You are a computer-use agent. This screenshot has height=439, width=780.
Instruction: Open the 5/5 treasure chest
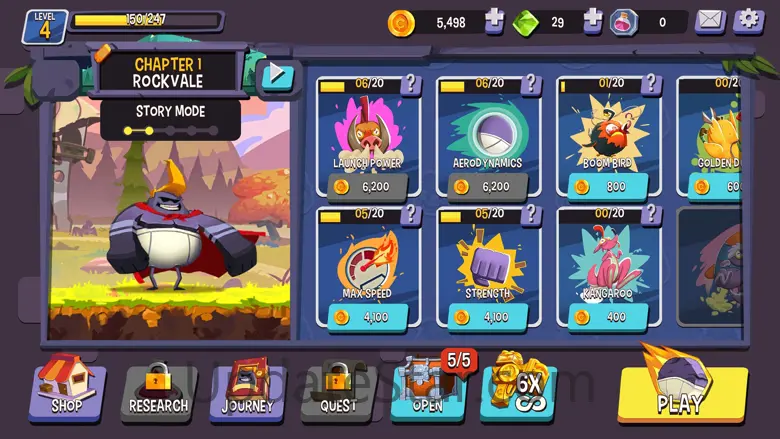pos(427,389)
